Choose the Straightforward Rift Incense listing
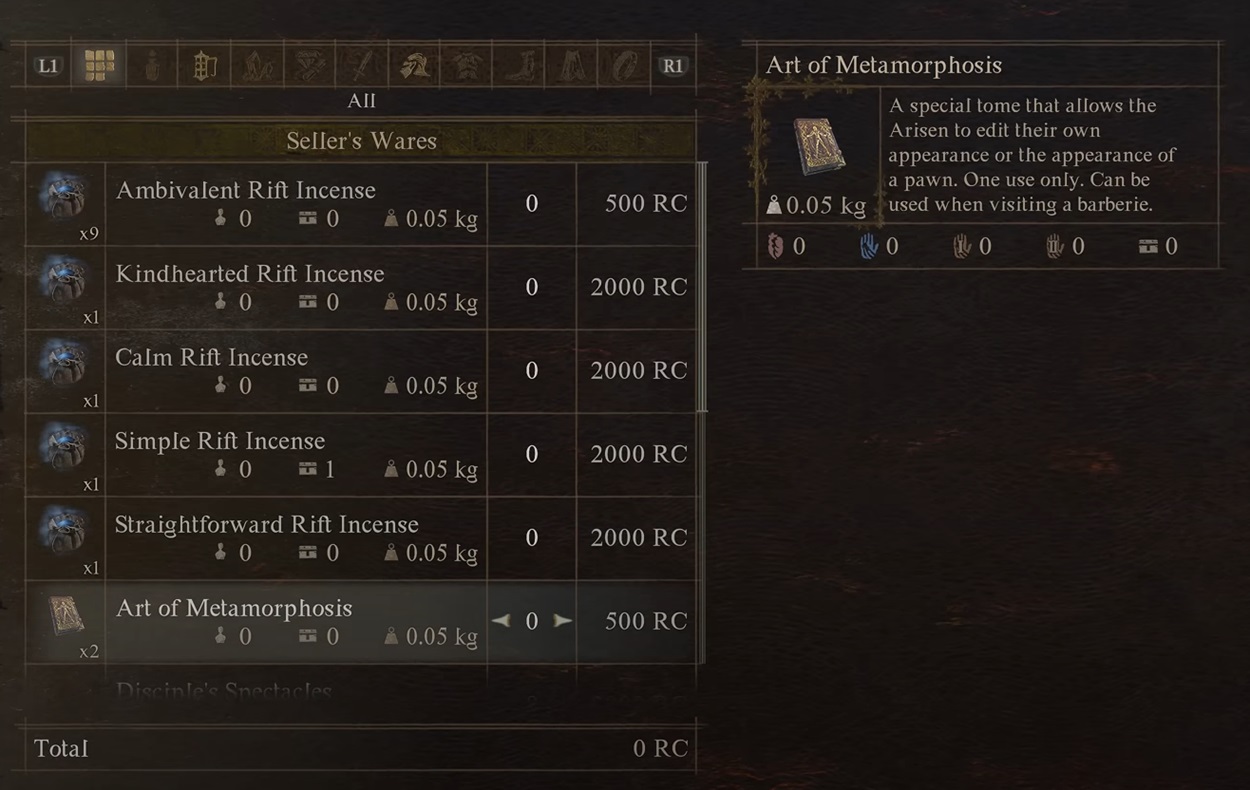1250x790 pixels. [300, 538]
